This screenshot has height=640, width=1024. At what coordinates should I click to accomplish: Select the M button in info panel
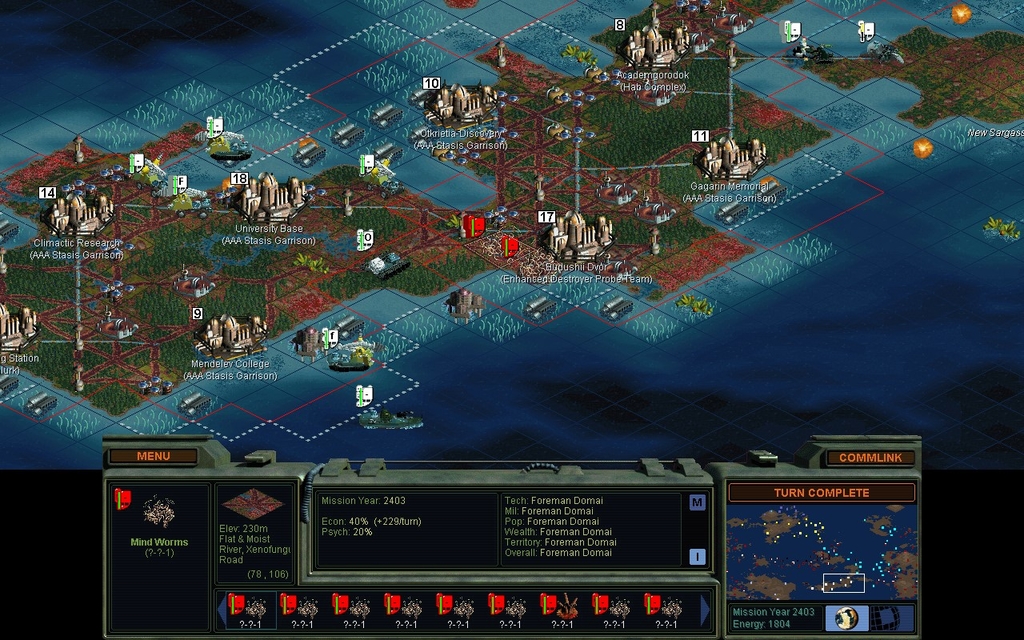(697, 502)
